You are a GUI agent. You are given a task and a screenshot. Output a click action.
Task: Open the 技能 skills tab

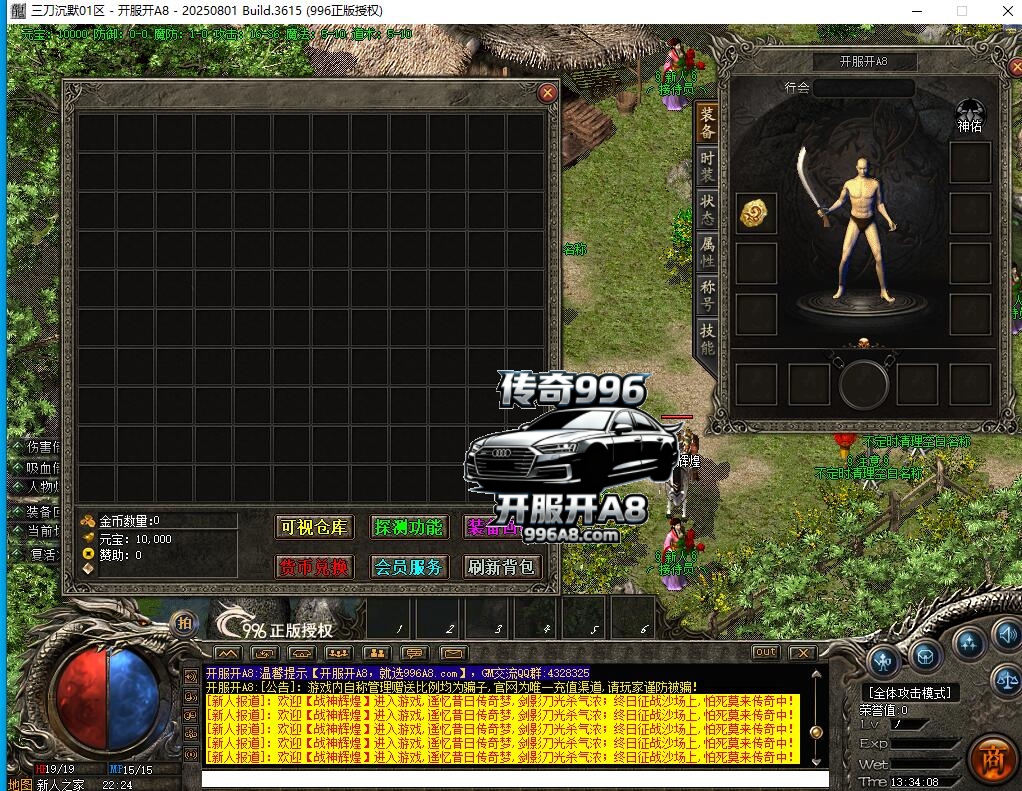tap(707, 339)
